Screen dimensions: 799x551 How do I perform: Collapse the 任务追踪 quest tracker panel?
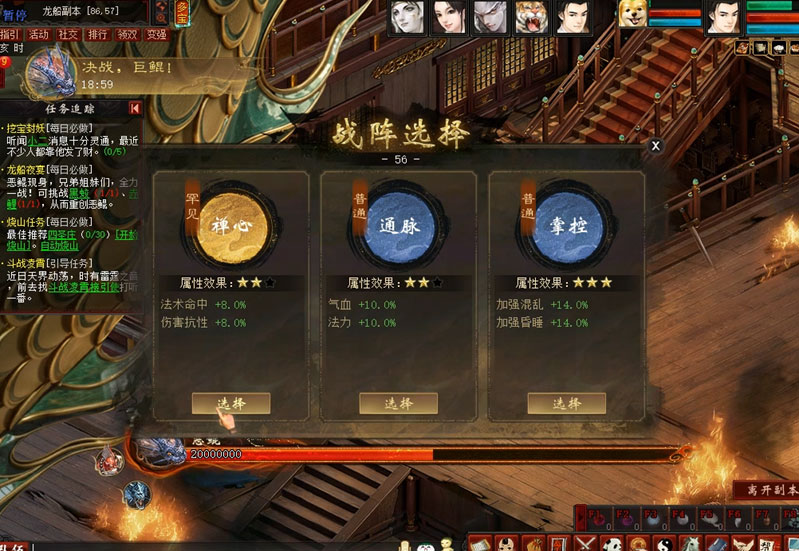135,108
